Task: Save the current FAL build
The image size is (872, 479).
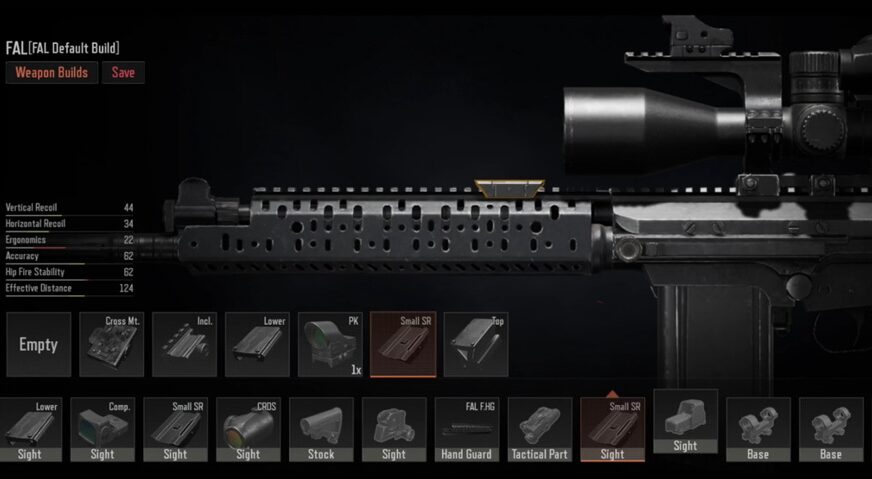Action: click(x=123, y=72)
